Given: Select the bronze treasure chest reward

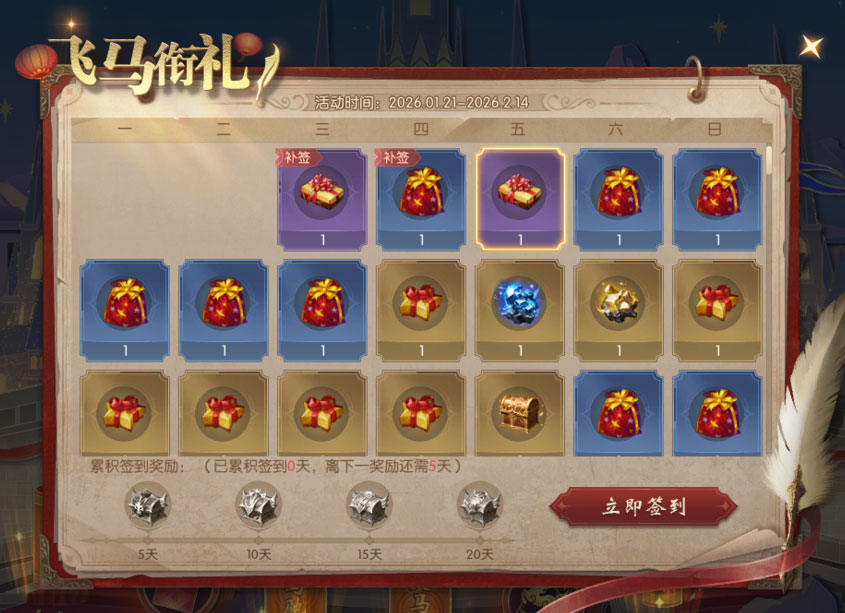Looking at the screenshot, I should (520, 410).
